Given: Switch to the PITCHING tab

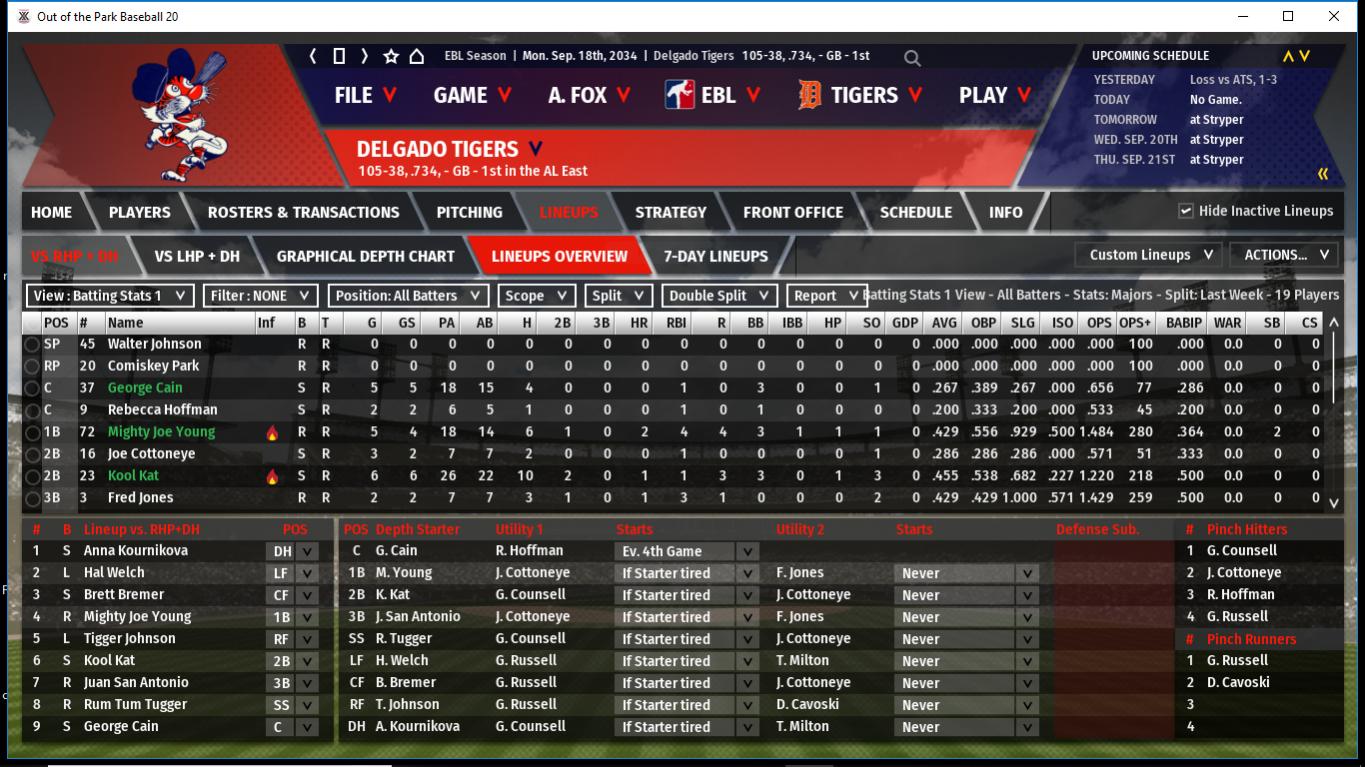Looking at the screenshot, I should tap(469, 212).
